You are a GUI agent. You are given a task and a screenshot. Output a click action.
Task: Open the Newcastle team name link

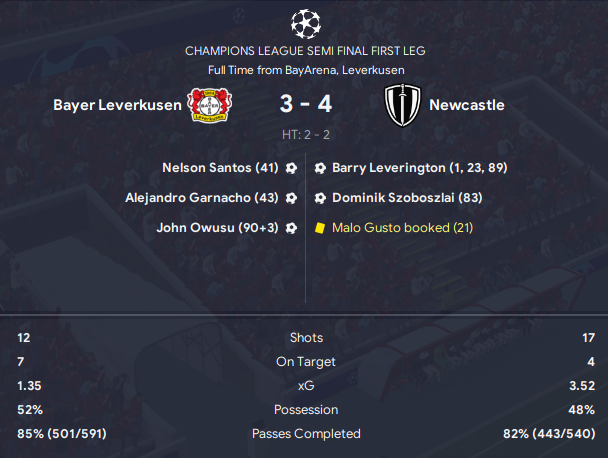click(x=466, y=104)
